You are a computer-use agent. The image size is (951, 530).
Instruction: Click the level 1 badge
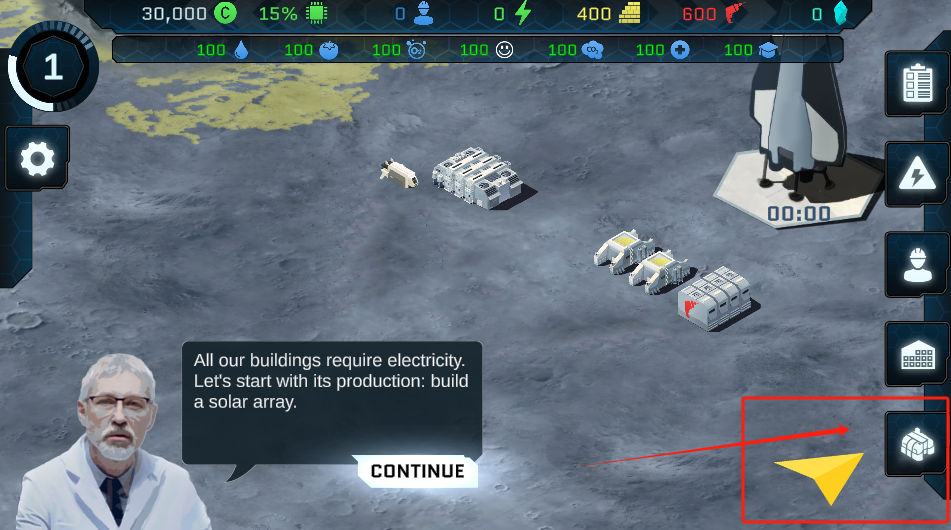coord(52,67)
